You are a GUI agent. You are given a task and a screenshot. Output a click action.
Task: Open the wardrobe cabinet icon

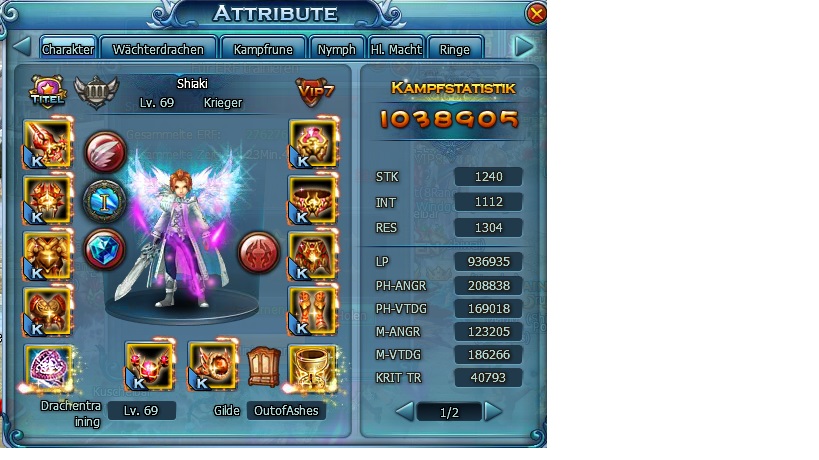262,366
